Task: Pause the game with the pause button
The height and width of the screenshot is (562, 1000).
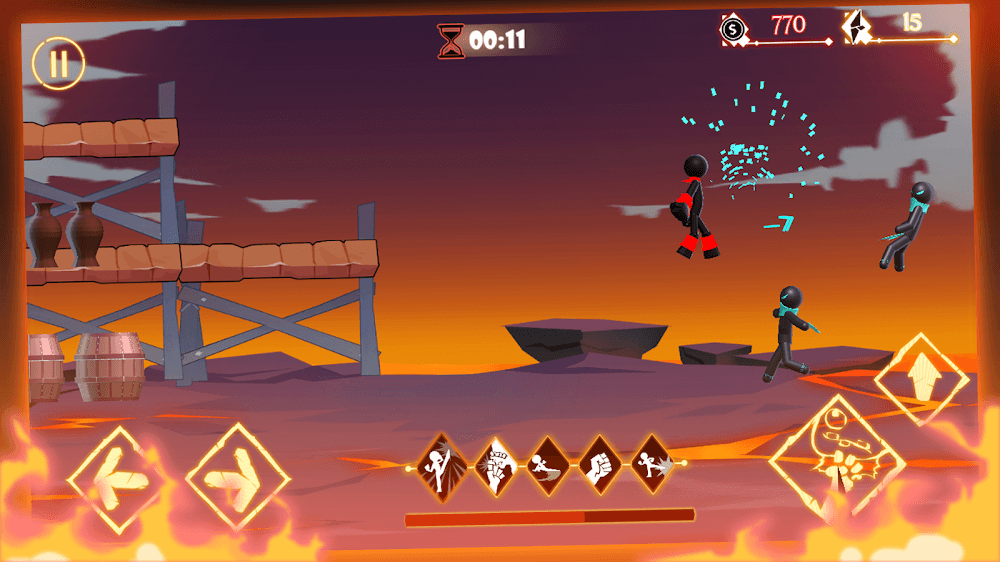Action: point(59,63)
